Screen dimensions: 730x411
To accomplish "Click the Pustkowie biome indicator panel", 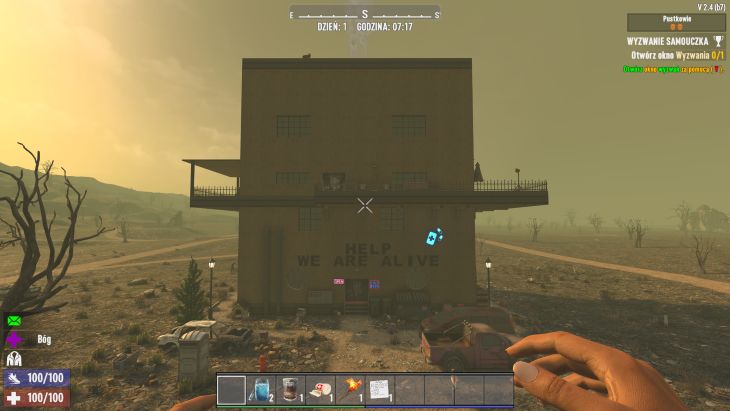I will pyautogui.click(x=676, y=22).
